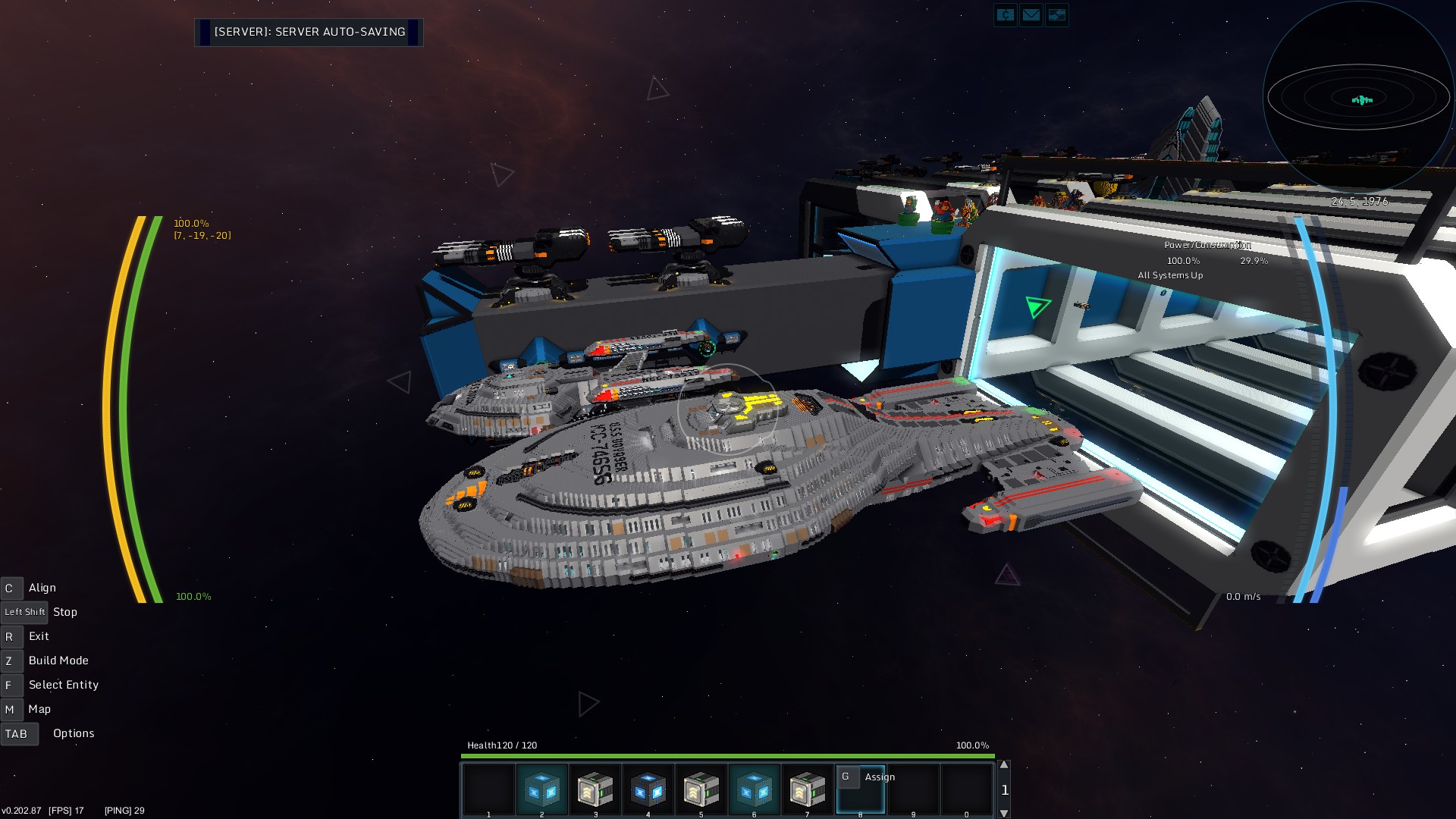The height and width of the screenshot is (819, 1456).
Task: Activate the chevron module in hotbar slot 5
Action: pos(701,789)
